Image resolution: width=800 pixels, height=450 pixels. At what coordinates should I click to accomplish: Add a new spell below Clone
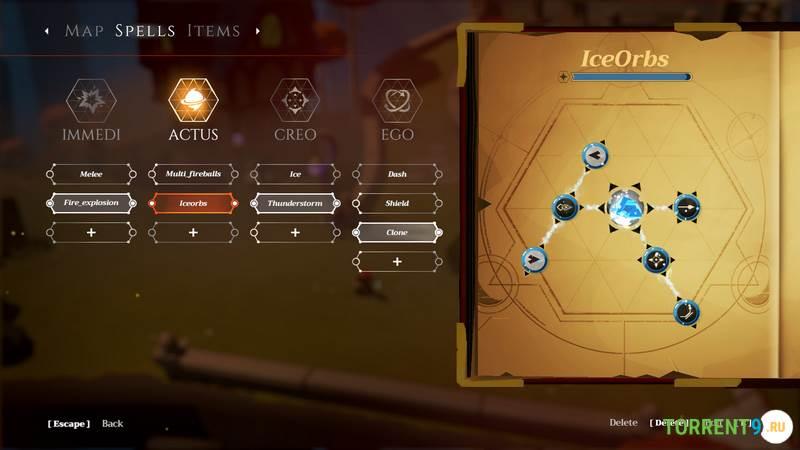click(397, 261)
